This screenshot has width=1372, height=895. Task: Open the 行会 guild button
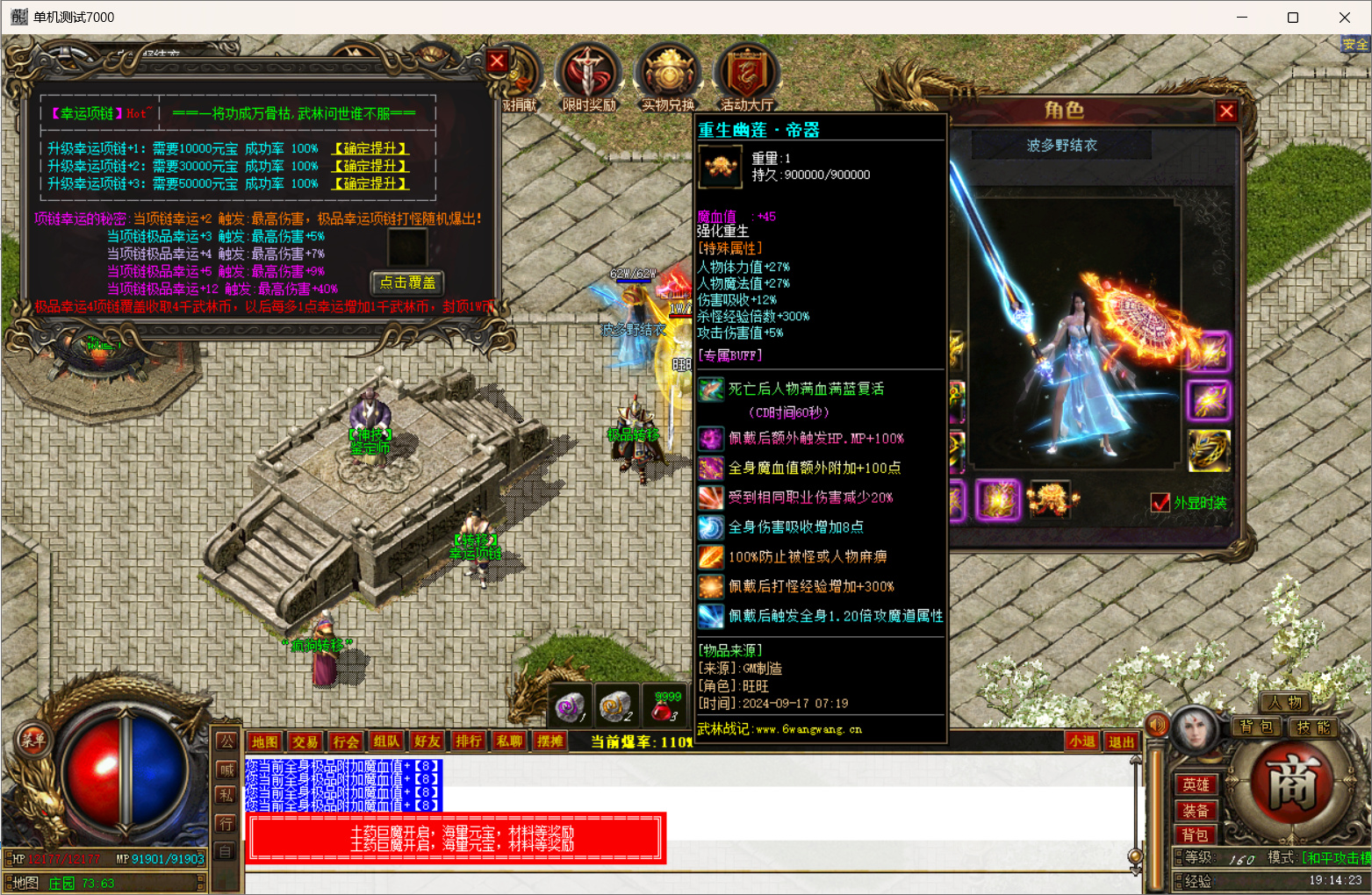tap(345, 741)
